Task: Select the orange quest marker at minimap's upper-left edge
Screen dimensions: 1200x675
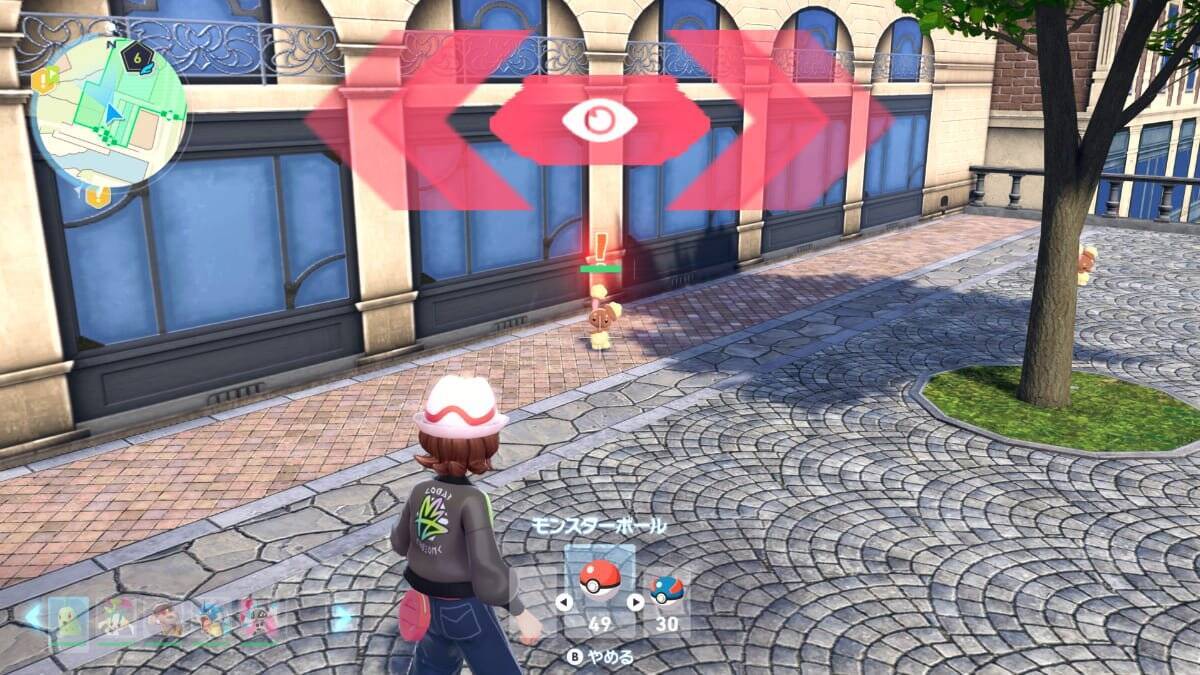Action: (45, 80)
